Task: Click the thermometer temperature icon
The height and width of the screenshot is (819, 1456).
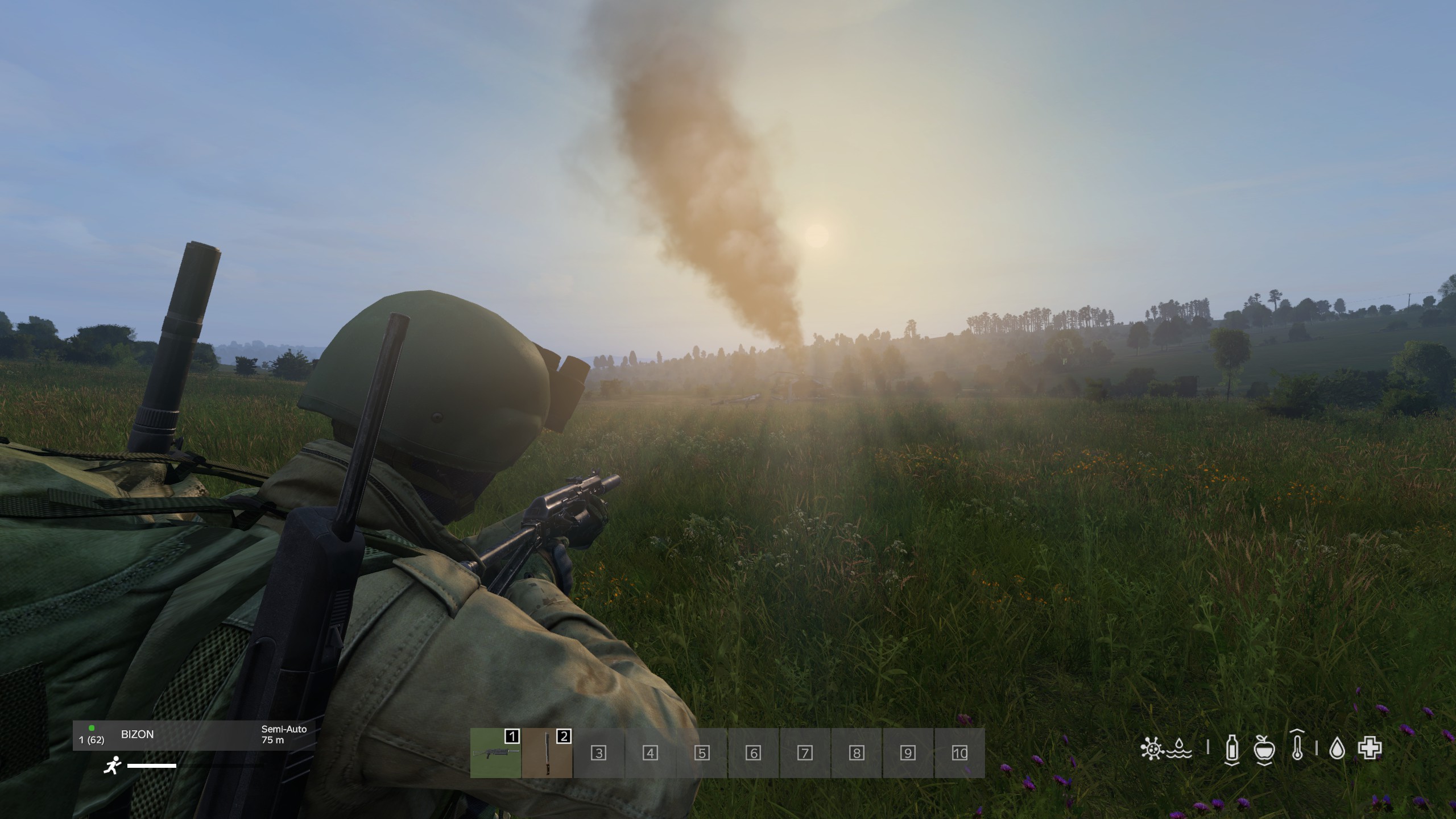Action: [1297, 748]
